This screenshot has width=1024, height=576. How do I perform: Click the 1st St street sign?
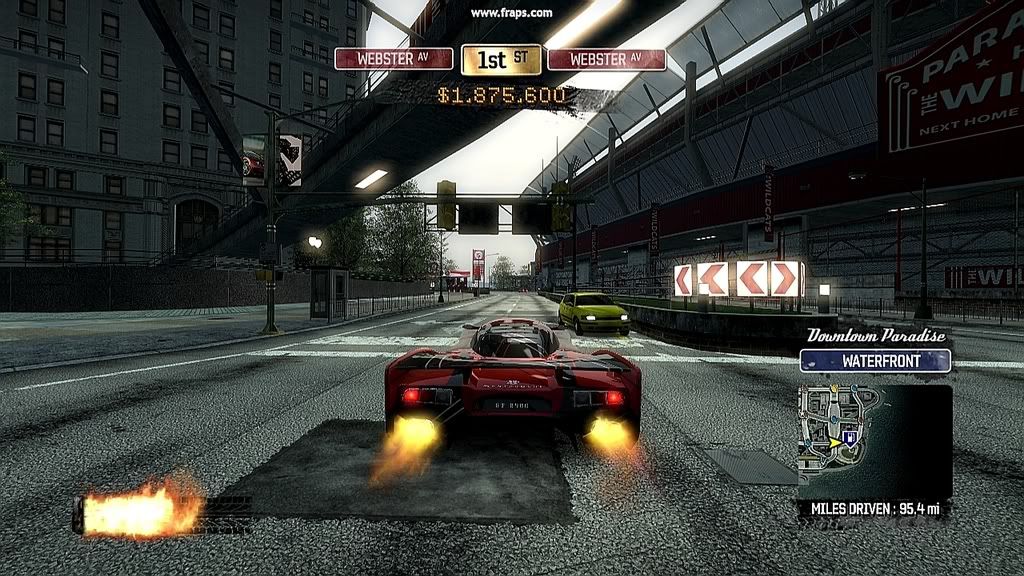501,60
